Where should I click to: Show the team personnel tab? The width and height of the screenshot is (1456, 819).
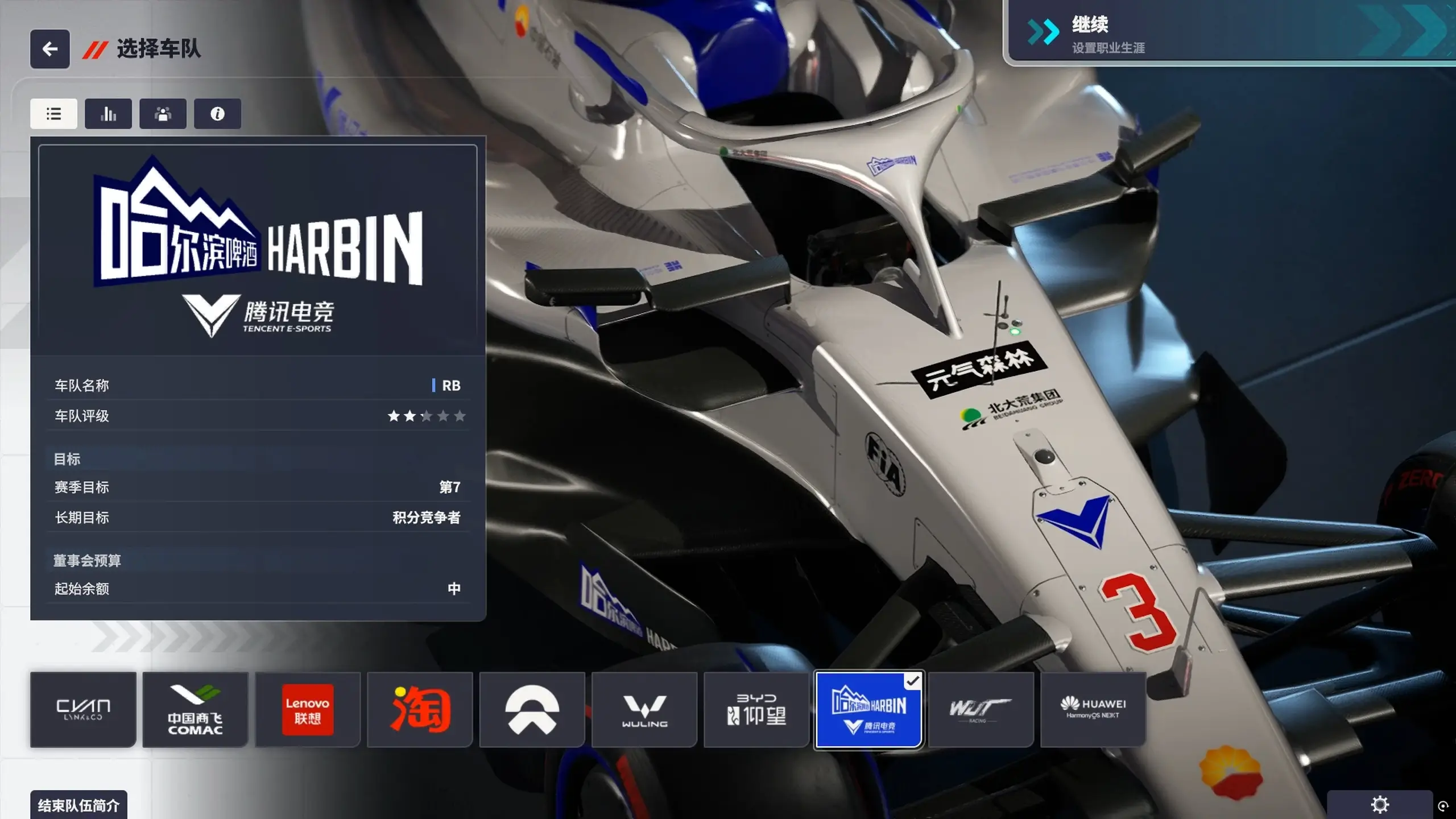point(163,114)
